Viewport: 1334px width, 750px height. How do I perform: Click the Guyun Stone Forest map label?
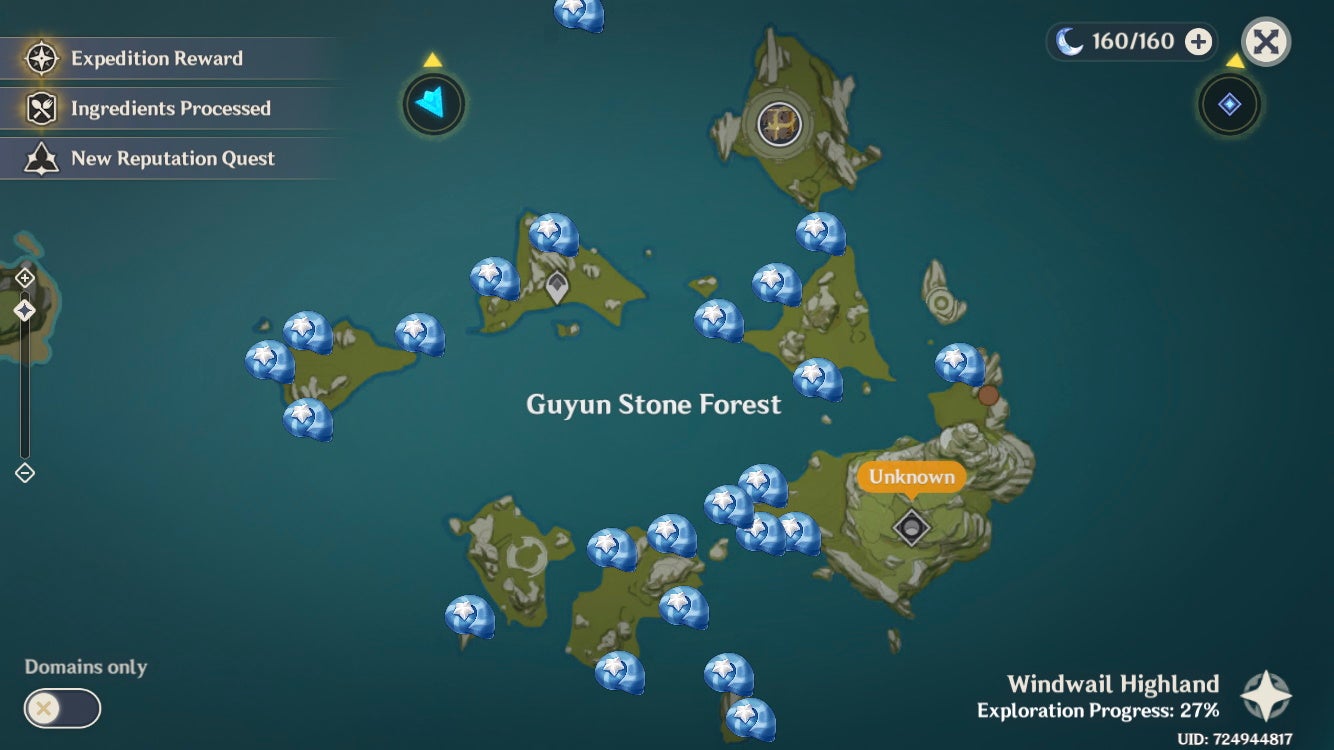point(653,404)
